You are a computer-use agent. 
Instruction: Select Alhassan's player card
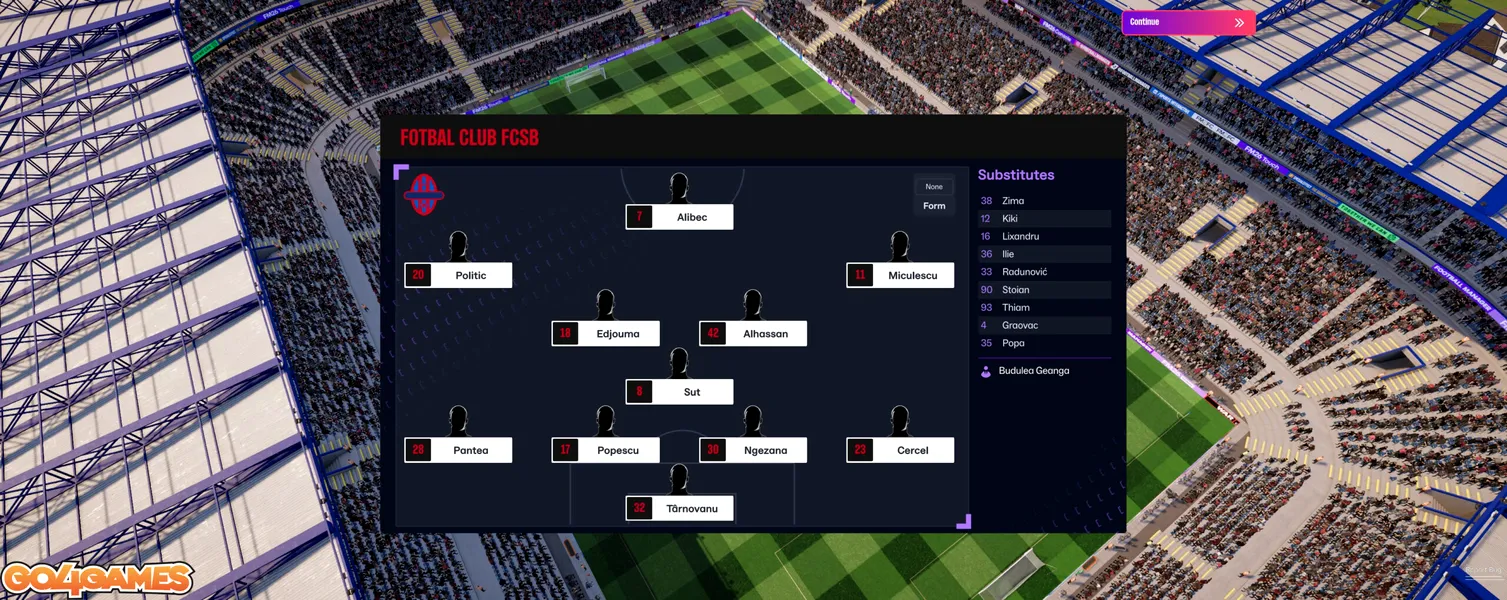(x=753, y=334)
